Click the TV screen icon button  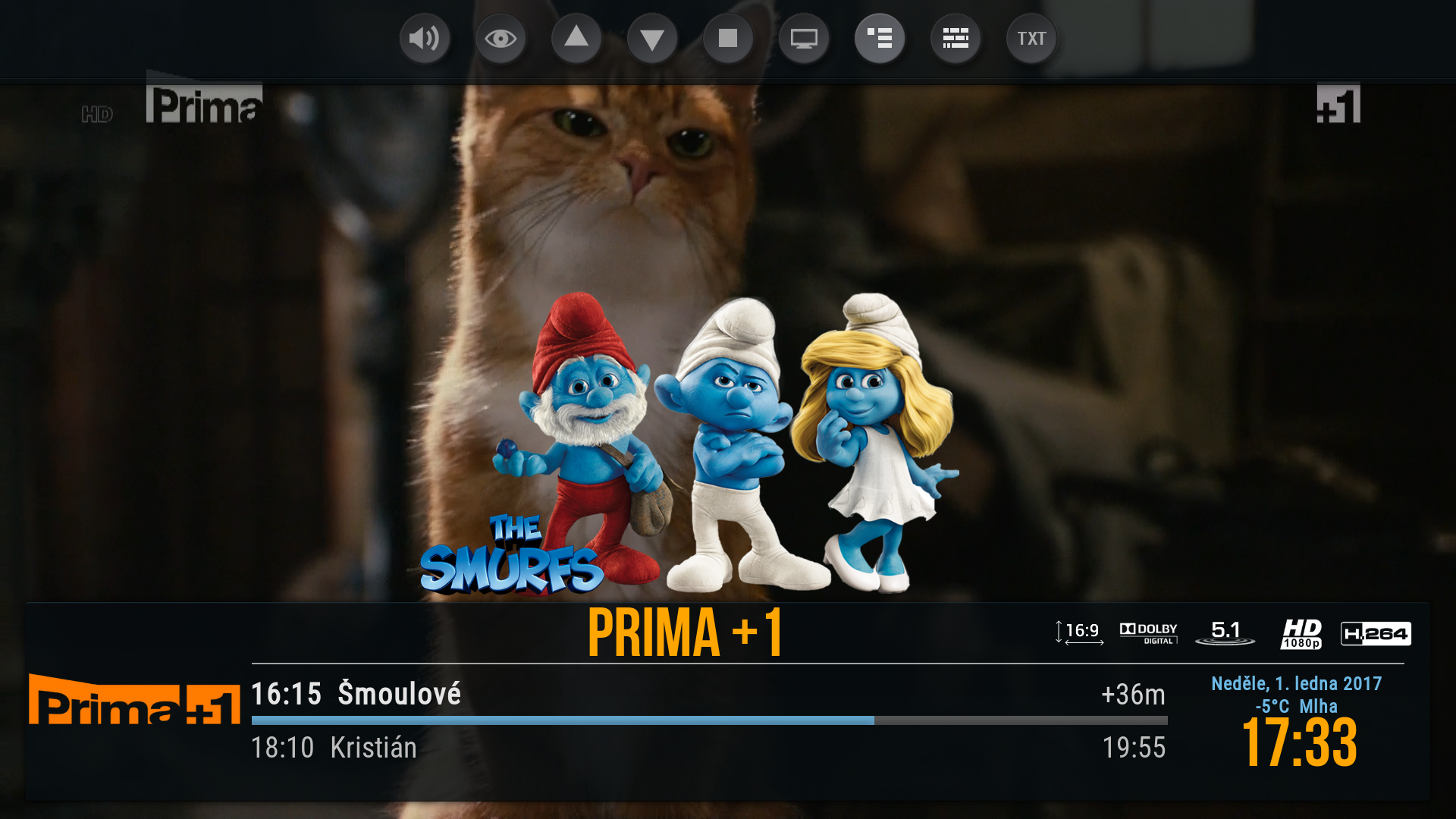click(804, 38)
